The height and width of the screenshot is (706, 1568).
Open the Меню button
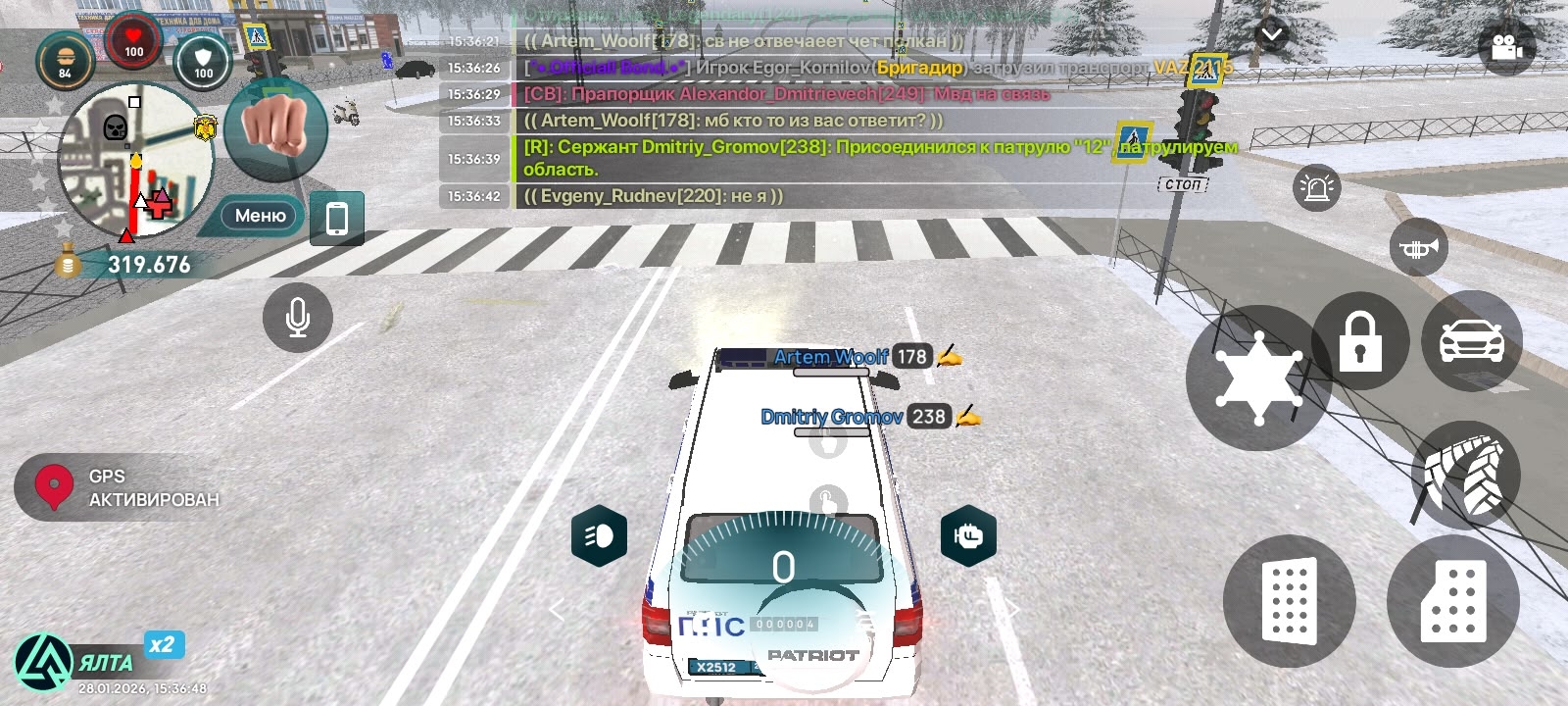260,216
